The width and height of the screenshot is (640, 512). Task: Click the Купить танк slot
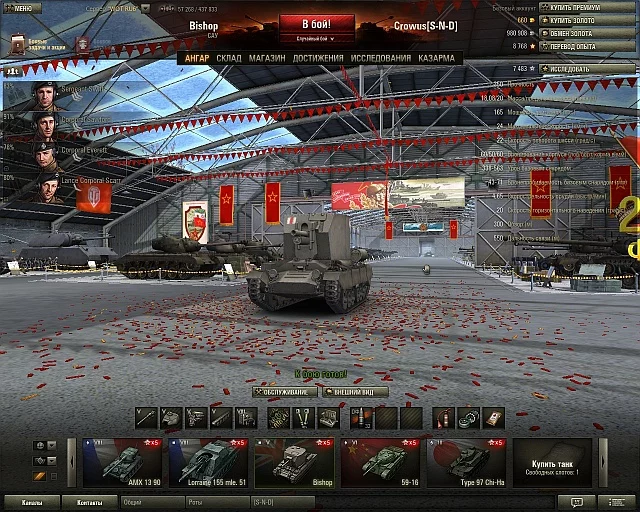[x=552, y=463]
